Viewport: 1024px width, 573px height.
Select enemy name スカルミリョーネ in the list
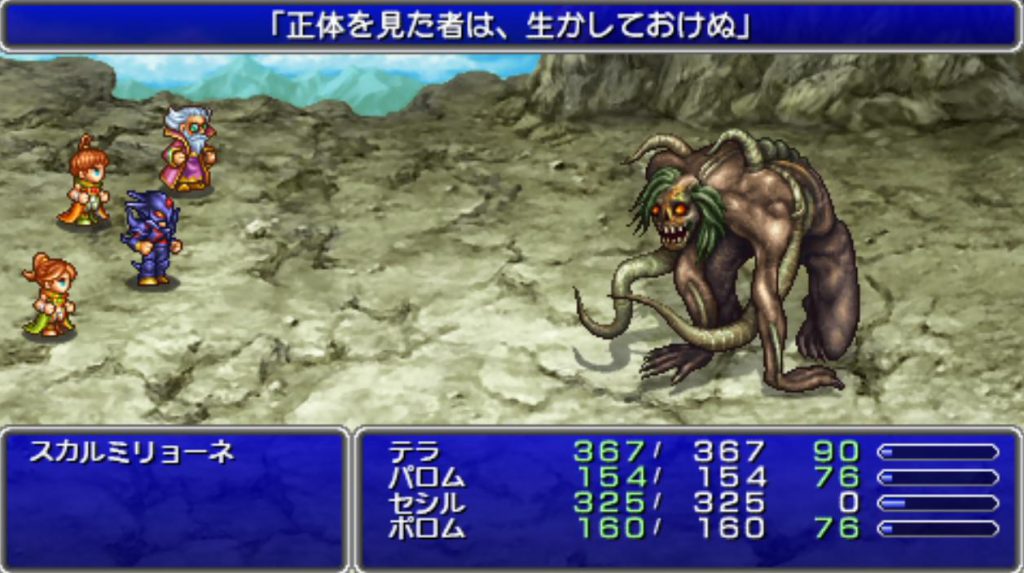tap(131, 453)
